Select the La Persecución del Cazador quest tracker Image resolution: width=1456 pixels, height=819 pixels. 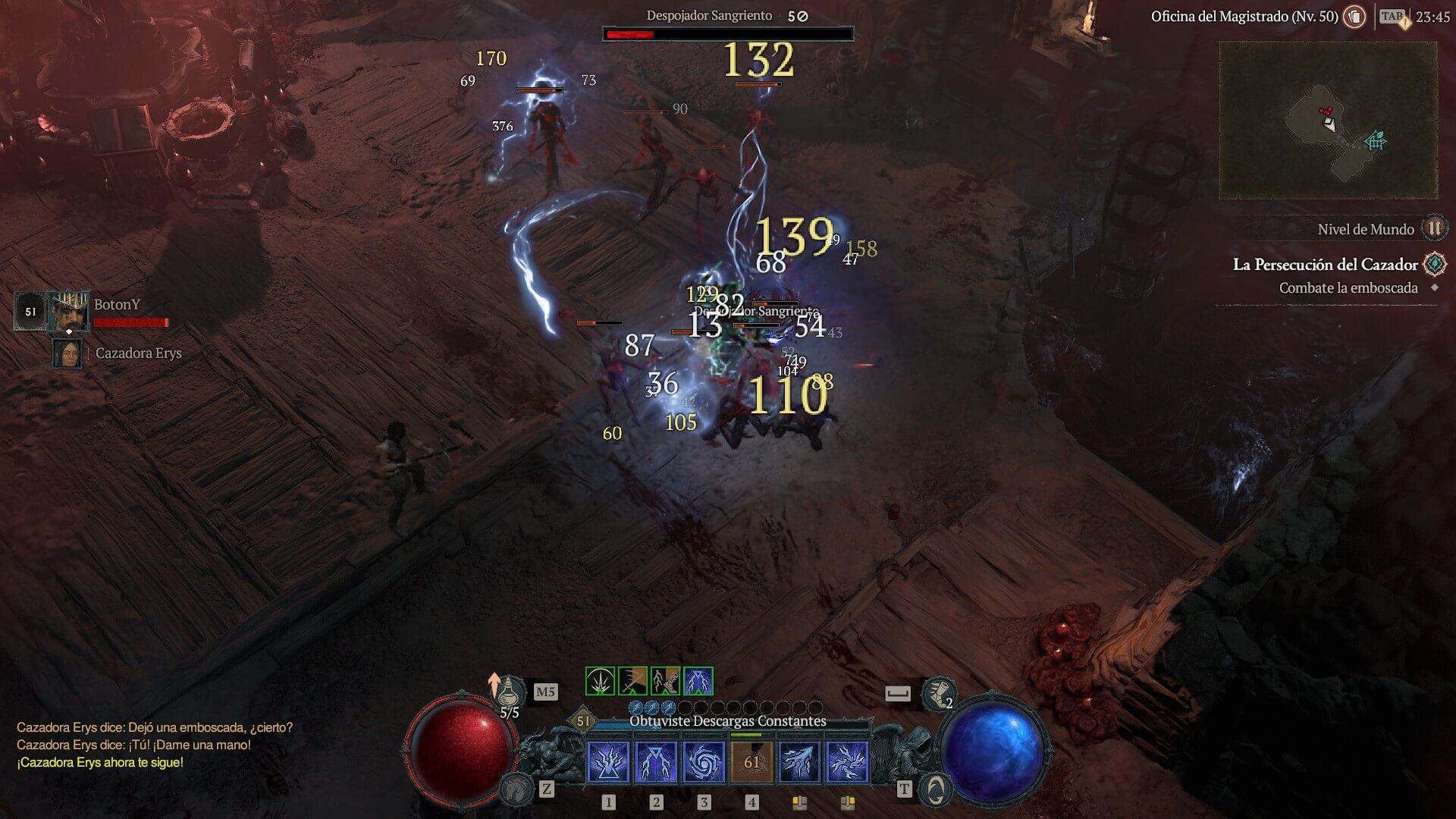pyautogui.click(x=1325, y=265)
